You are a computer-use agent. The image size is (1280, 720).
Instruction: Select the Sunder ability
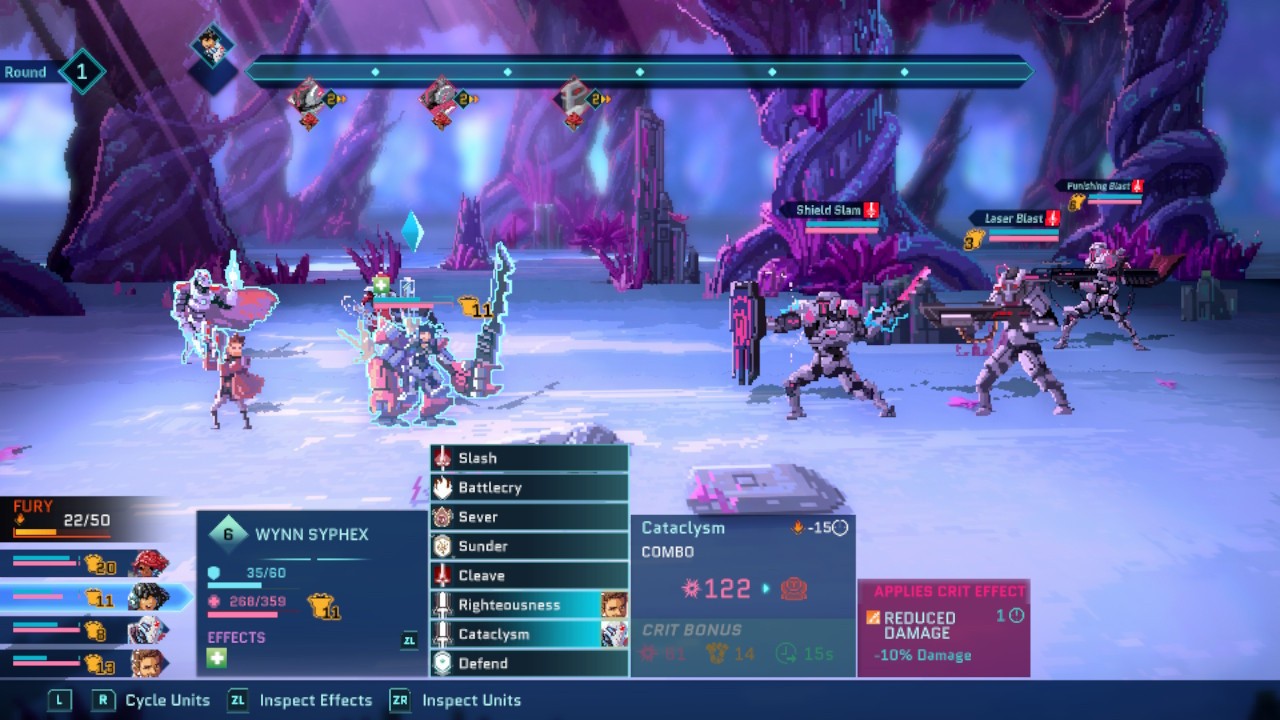tap(529, 546)
